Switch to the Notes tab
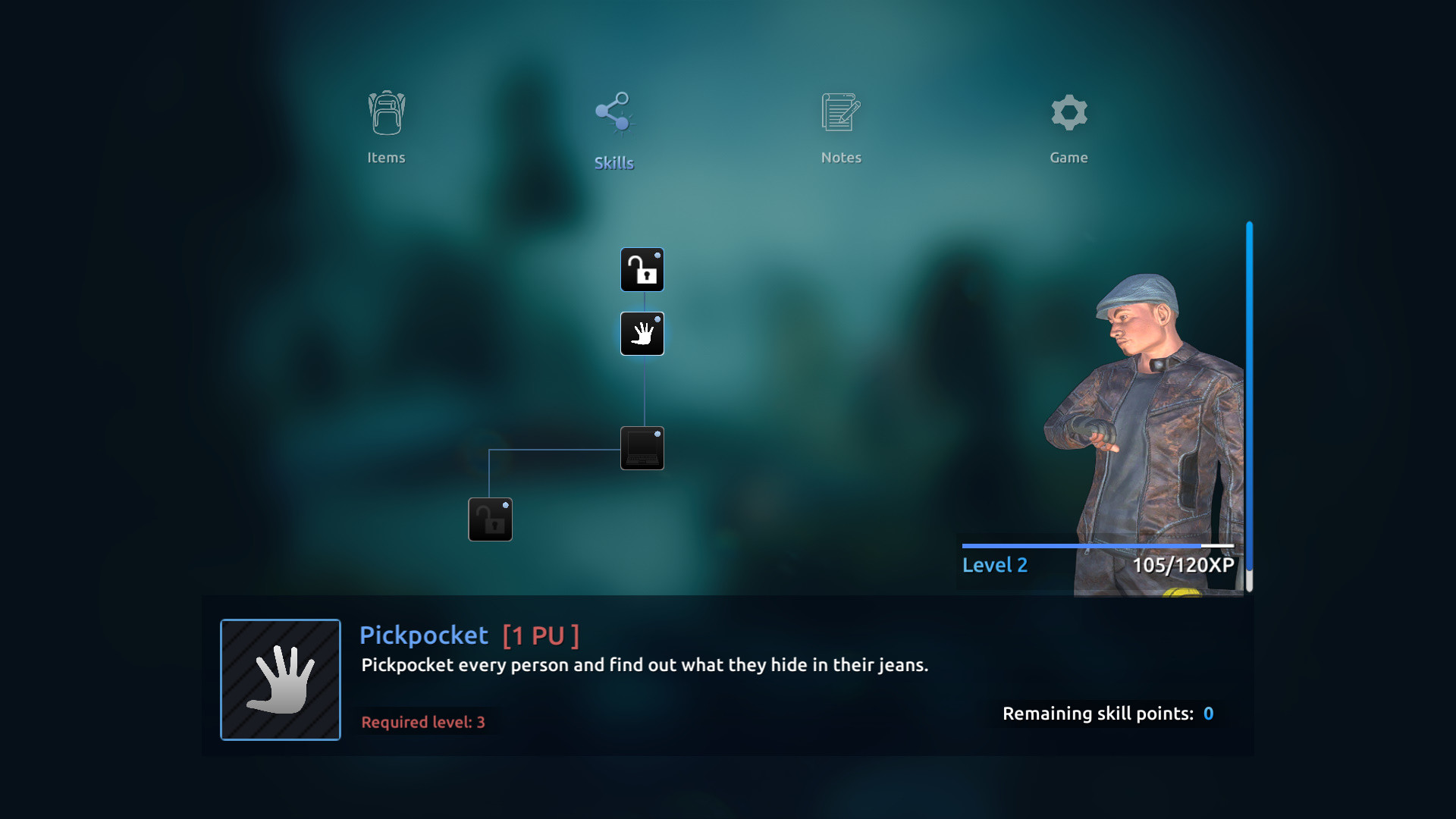This screenshot has height=819, width=1456. [x=841, y=157]
